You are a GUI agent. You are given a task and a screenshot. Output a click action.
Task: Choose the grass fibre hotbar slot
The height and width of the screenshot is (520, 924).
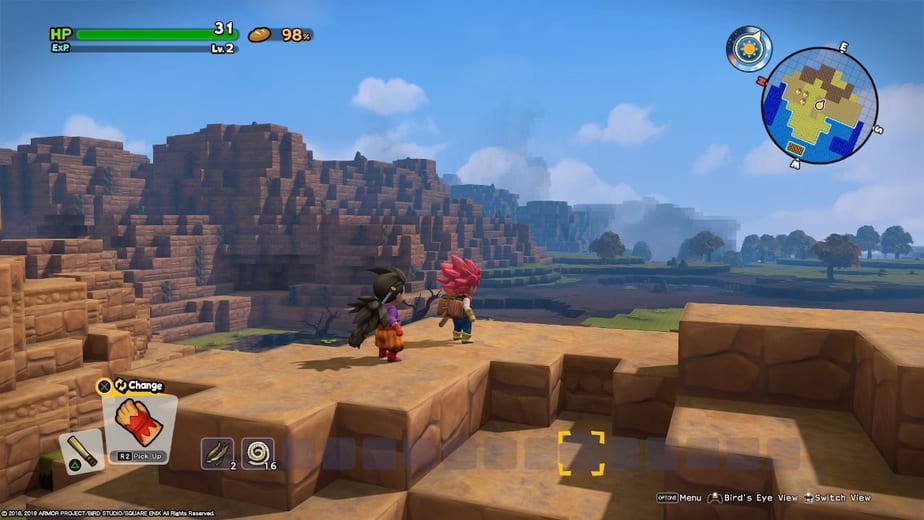(x=217, y=453)
